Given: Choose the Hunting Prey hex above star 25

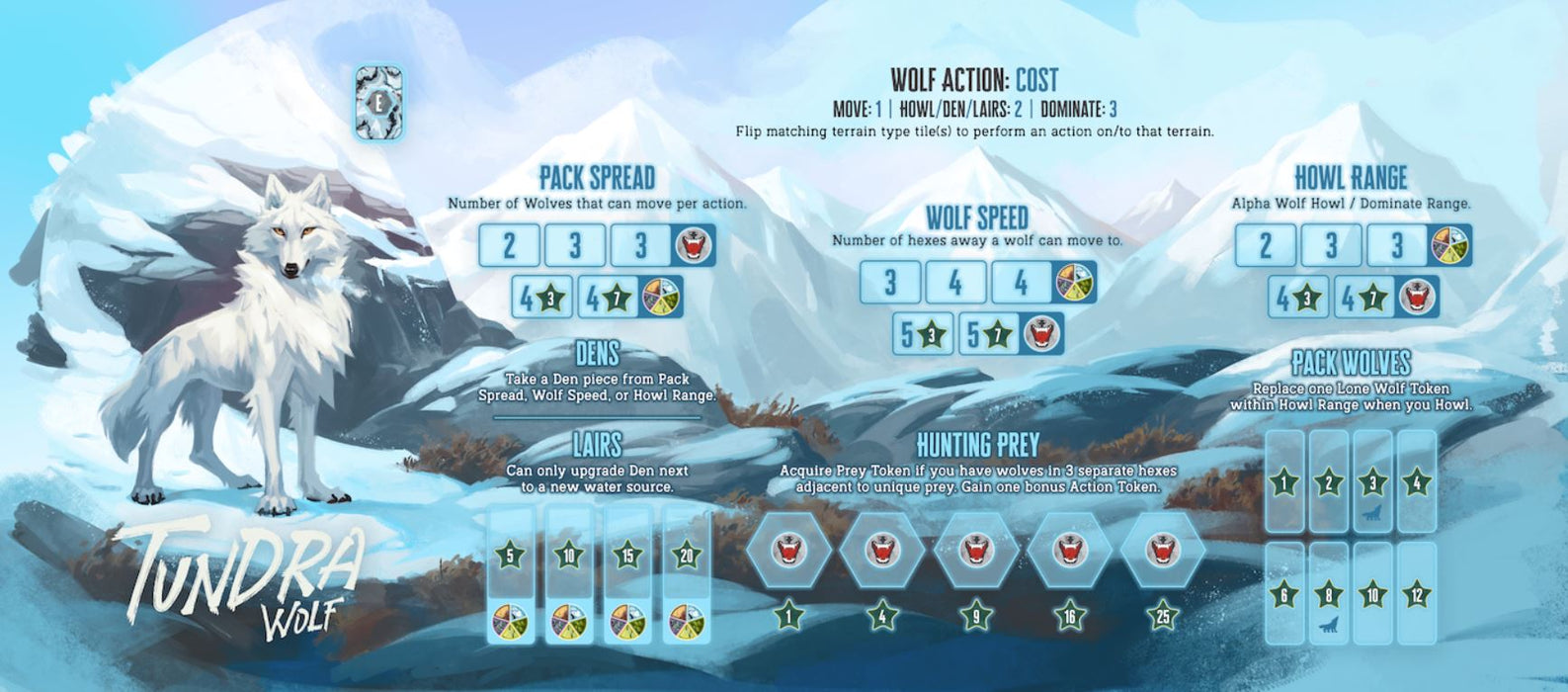Looking at the screenshot, I should [x=1162, y=550].
